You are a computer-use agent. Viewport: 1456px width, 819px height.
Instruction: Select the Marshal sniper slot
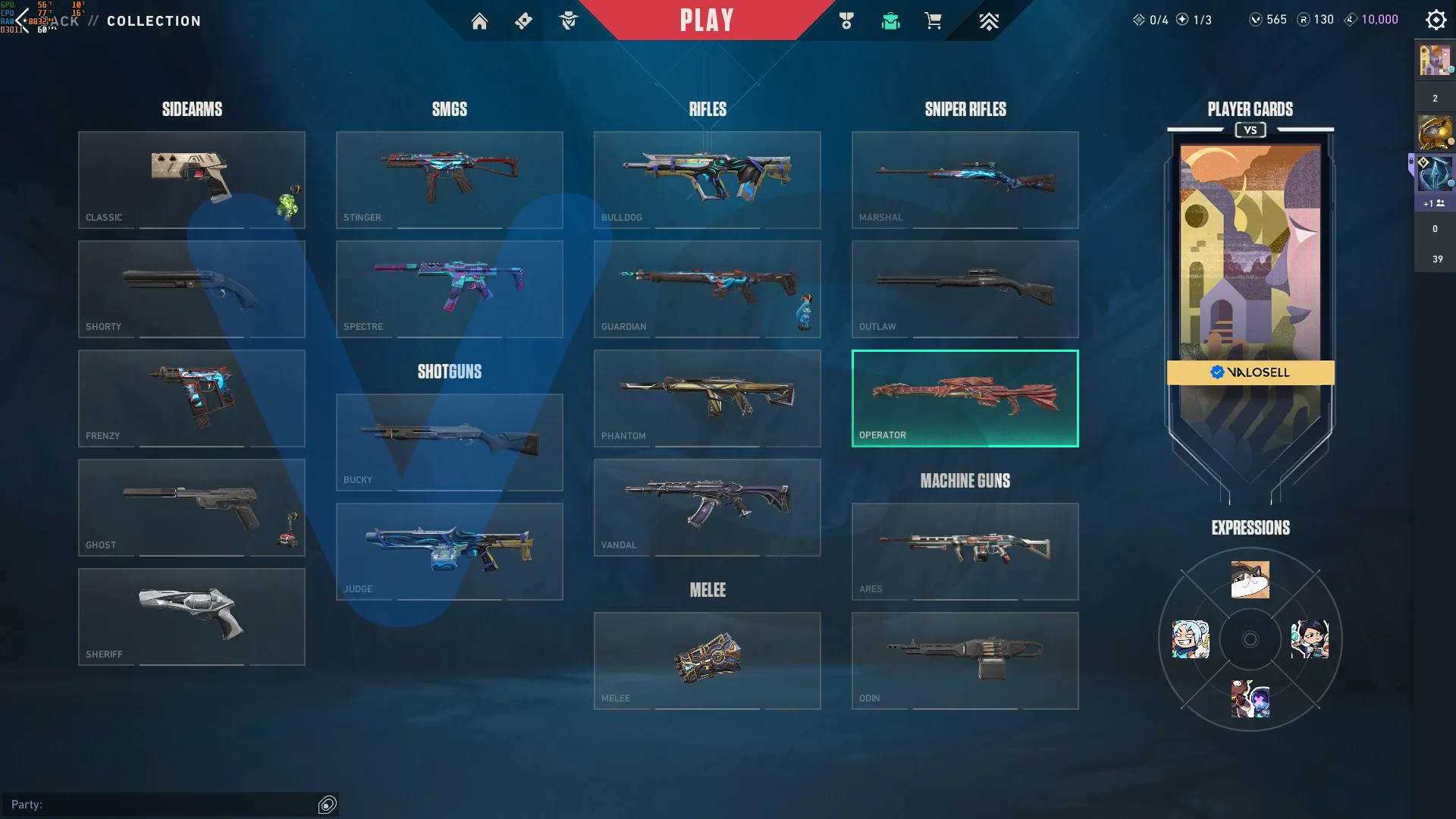point(965,180)
